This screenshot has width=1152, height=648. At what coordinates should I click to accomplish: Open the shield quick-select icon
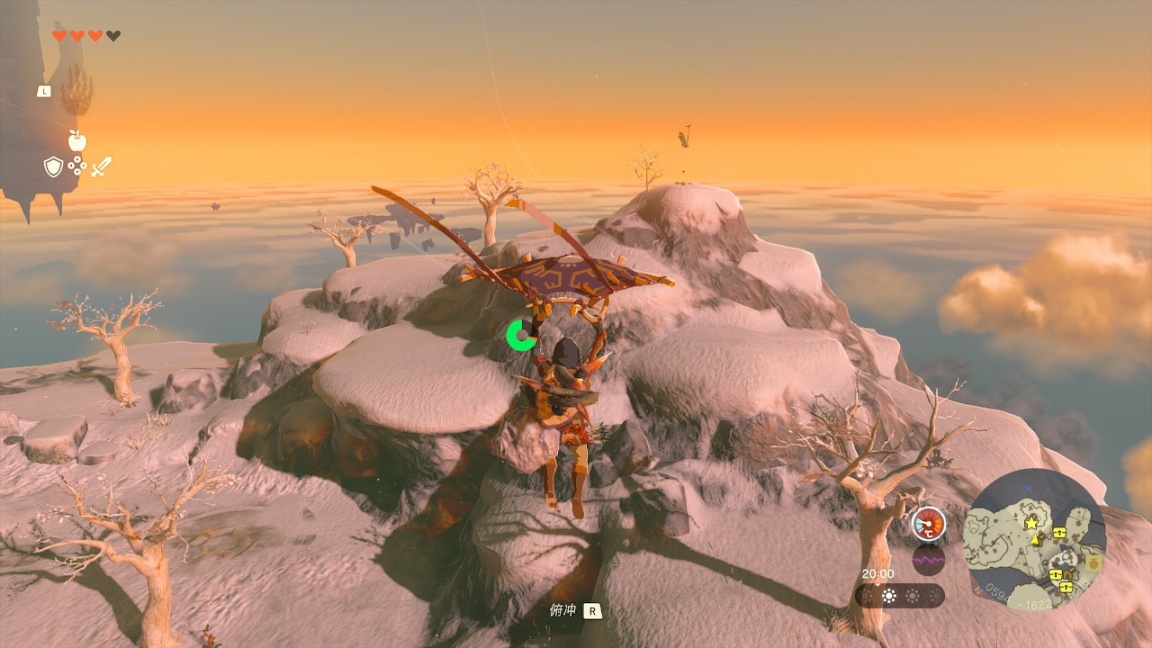tap(53, 167)
